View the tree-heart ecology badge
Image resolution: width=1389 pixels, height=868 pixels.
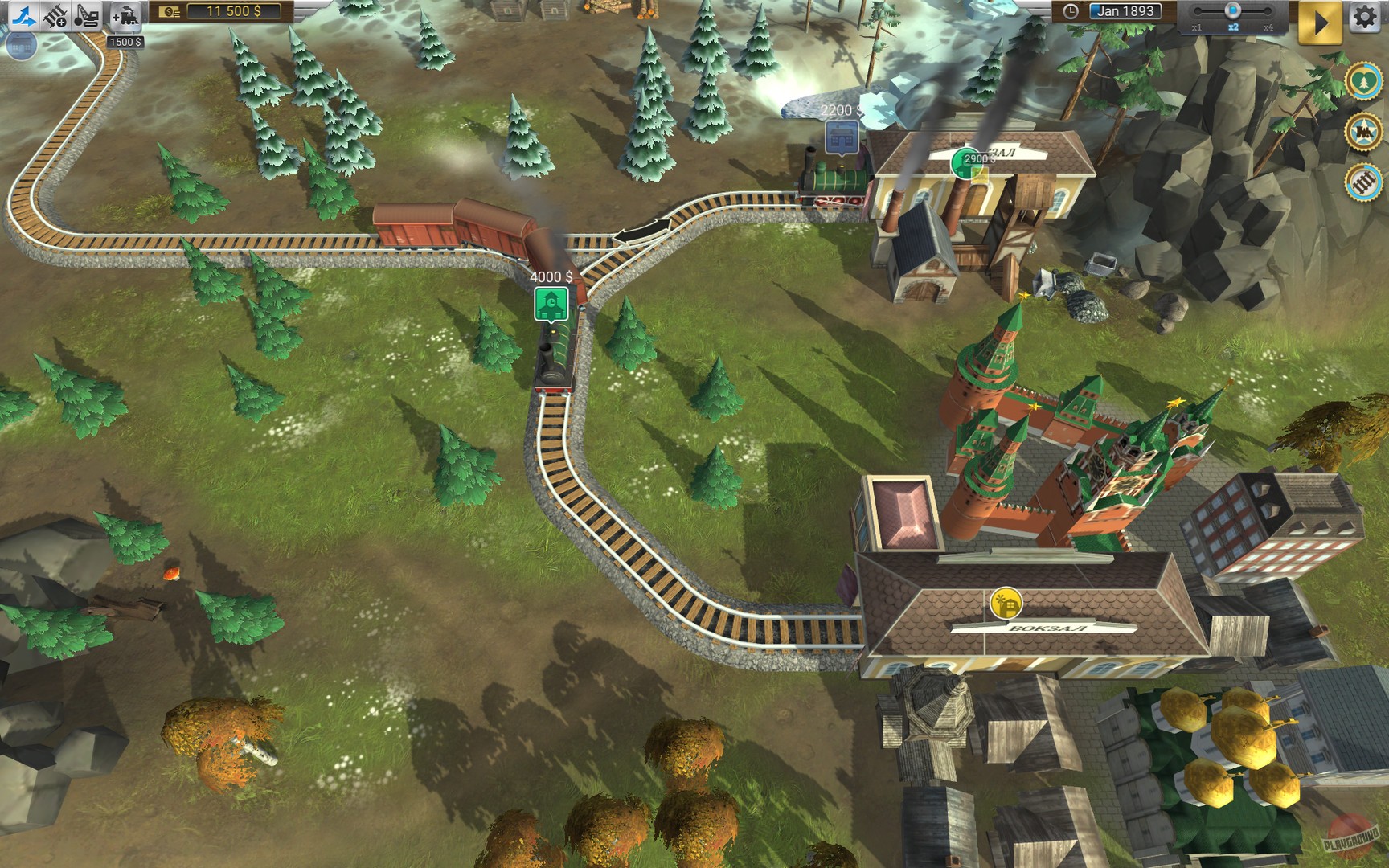1362,80
